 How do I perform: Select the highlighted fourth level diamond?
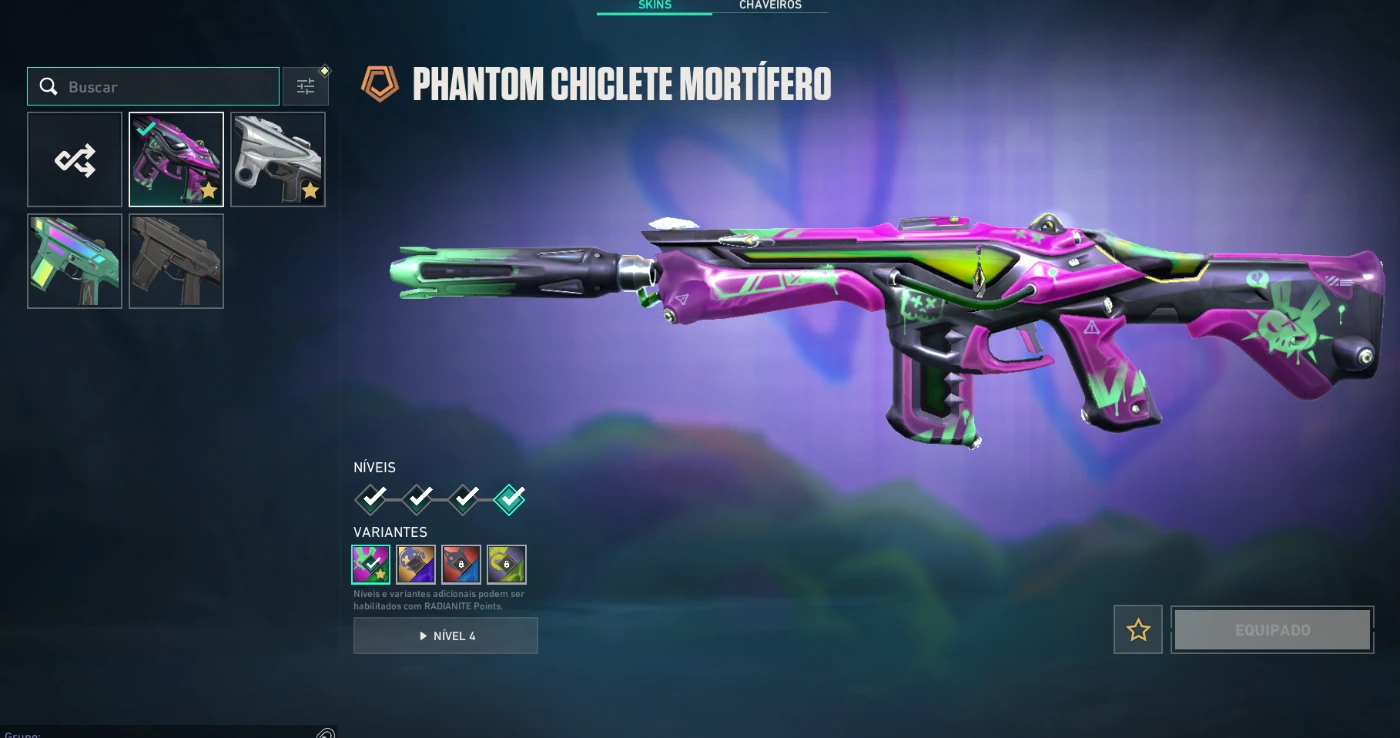click(x=509, y=497)
